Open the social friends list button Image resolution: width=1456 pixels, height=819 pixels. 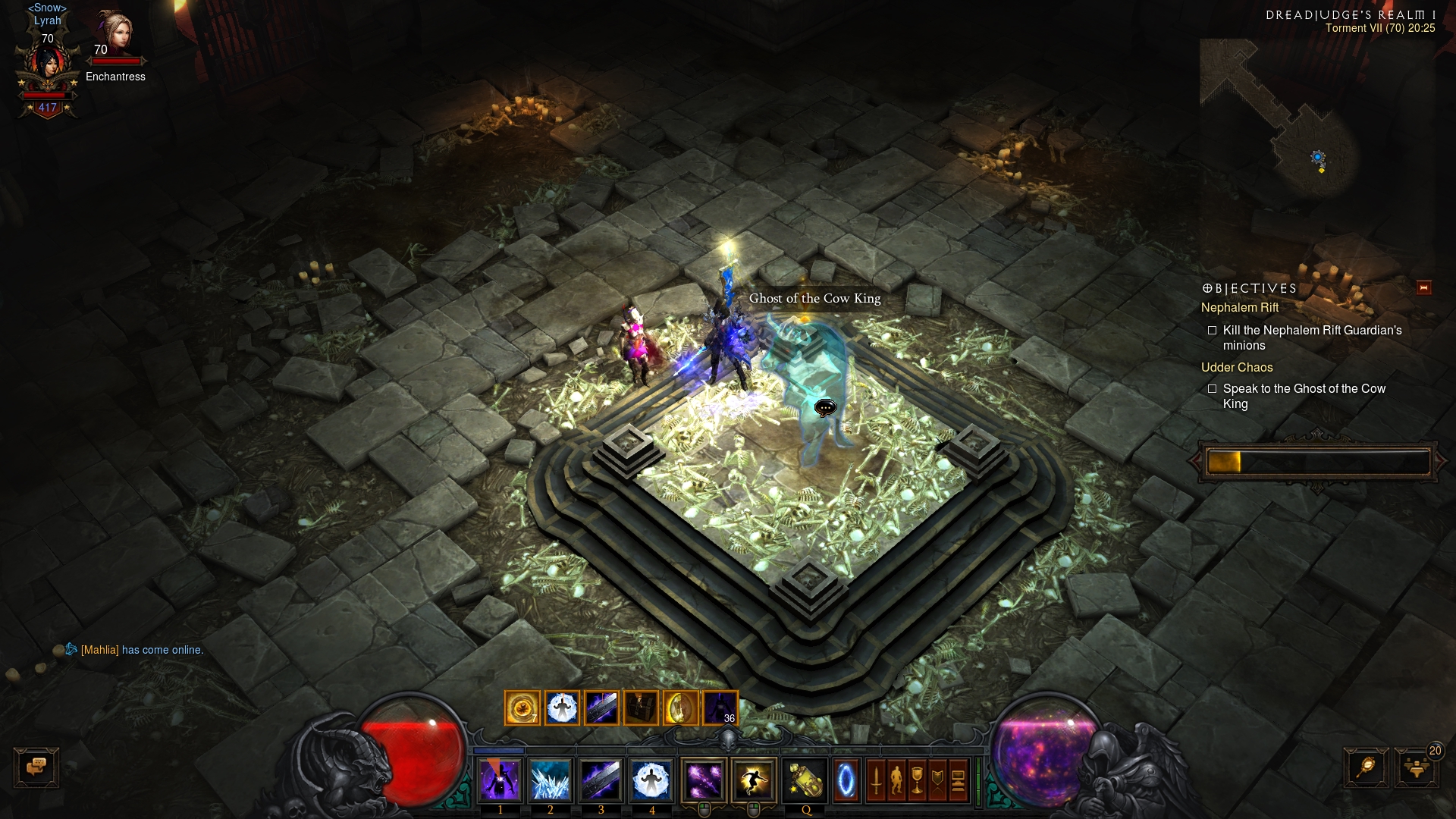click(1416, 767)
